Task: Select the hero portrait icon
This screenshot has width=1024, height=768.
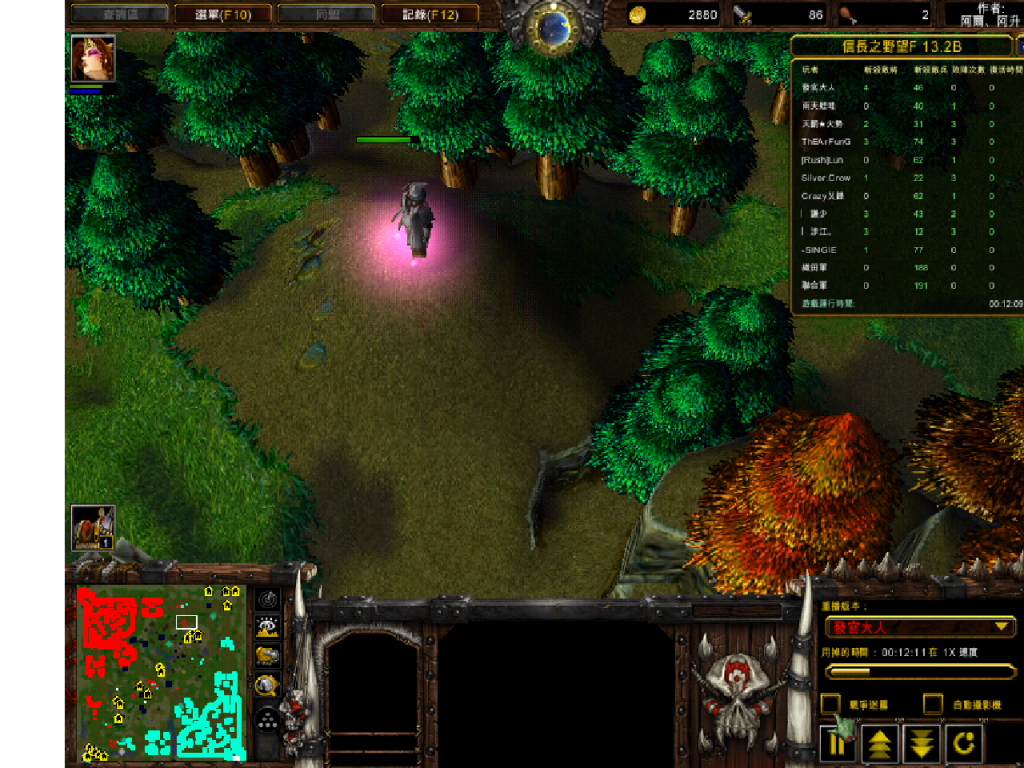Action: [93, 58]
